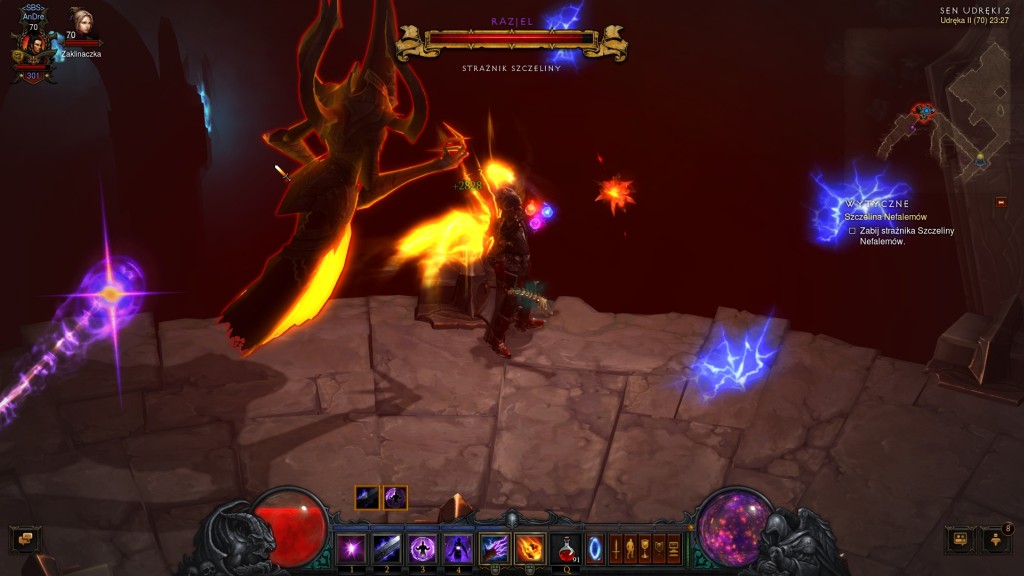Collapse the Wytyczne objectives tracker

pyautogui.click(x=1001, y=202)
